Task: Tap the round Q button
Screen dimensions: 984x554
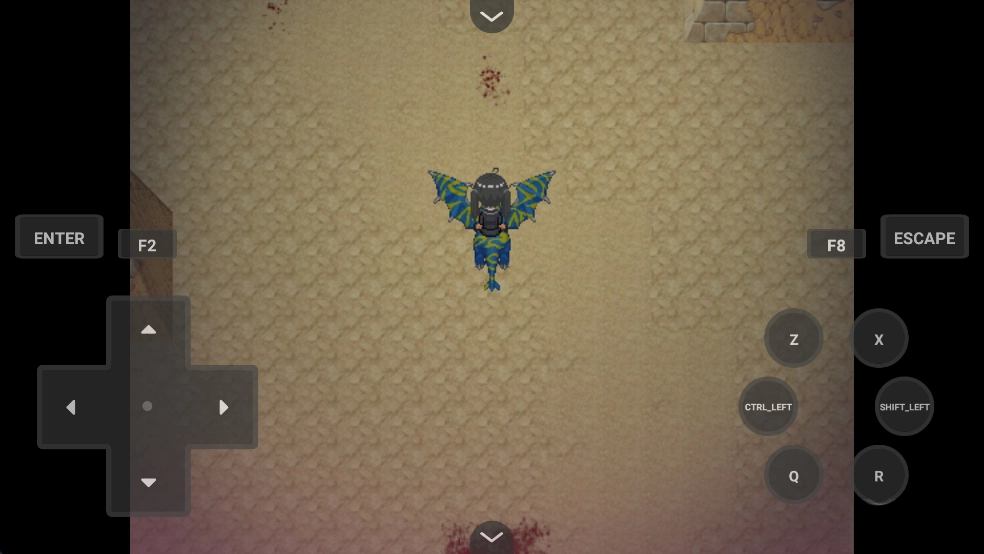Action: (x=793, y=476)
